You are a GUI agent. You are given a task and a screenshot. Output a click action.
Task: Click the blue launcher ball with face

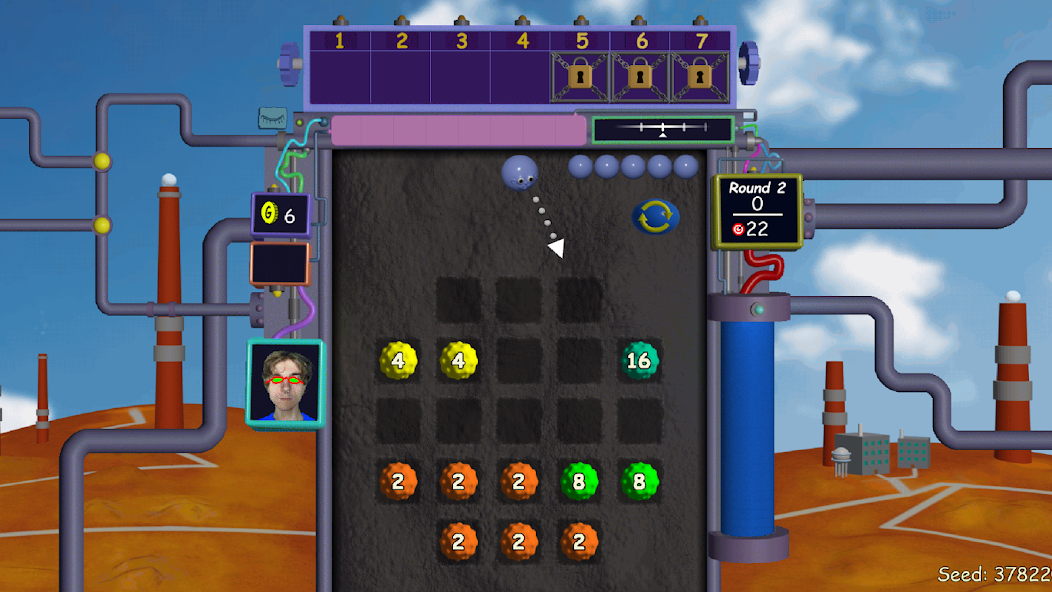(520, 172)
